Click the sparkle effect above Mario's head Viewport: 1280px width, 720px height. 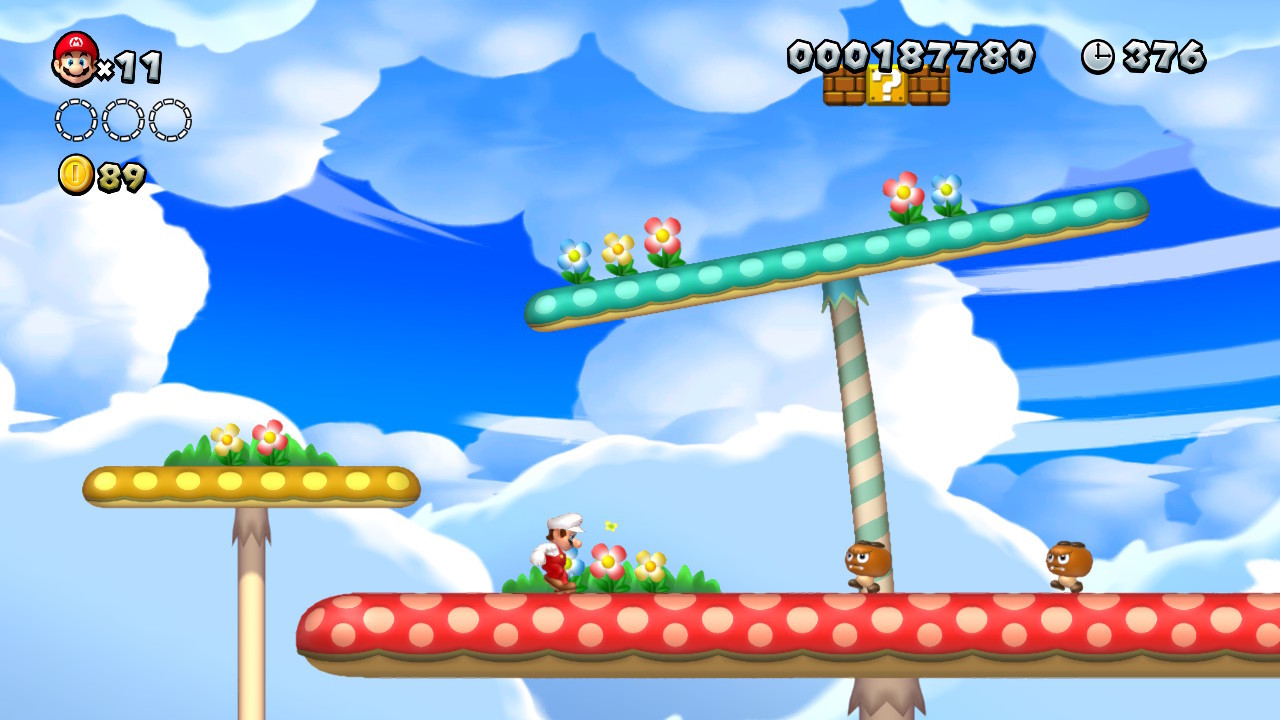tap(610, 525)
